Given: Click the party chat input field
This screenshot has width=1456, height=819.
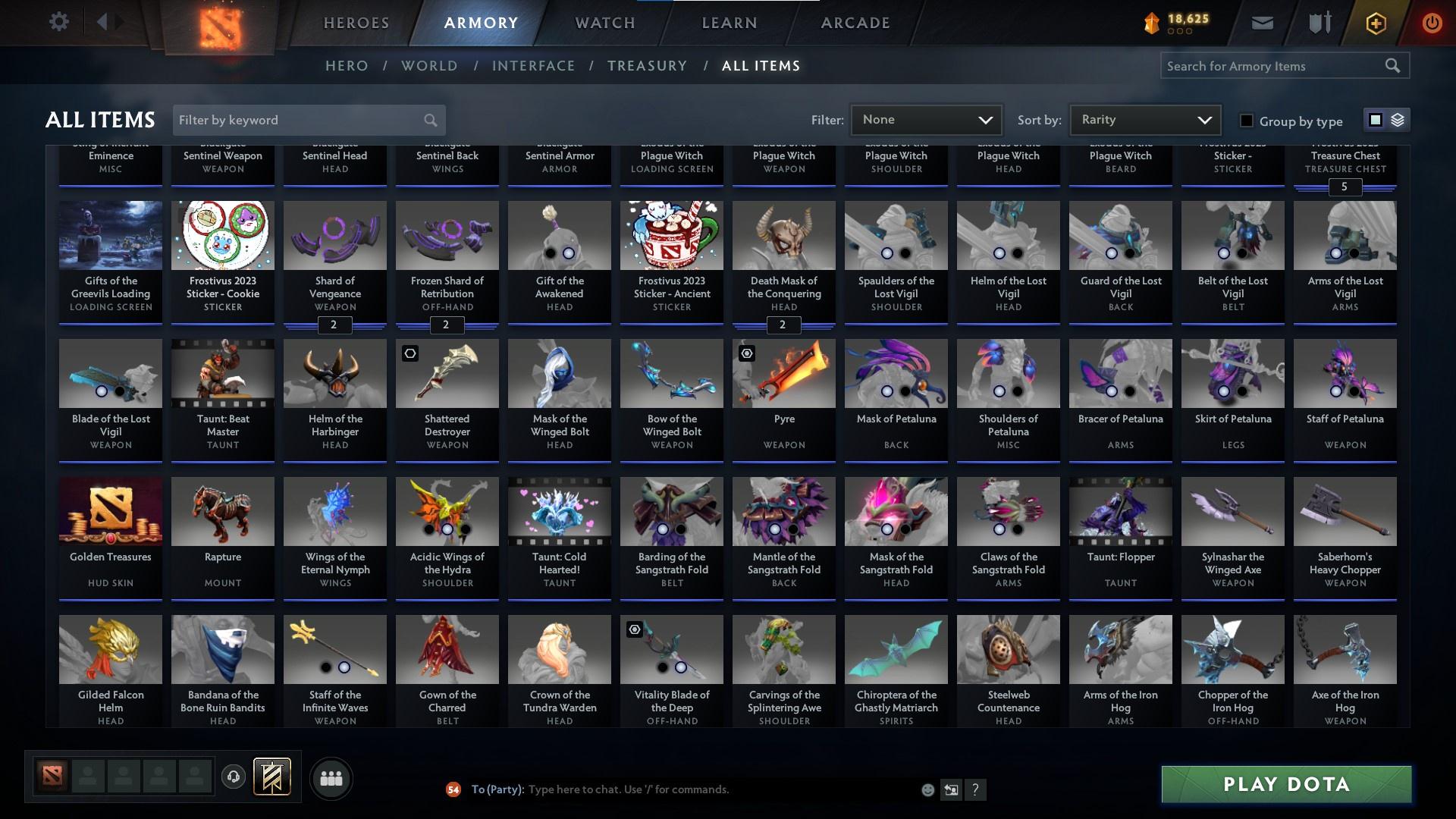Looking at the screenshot, I should click(682, 789).
